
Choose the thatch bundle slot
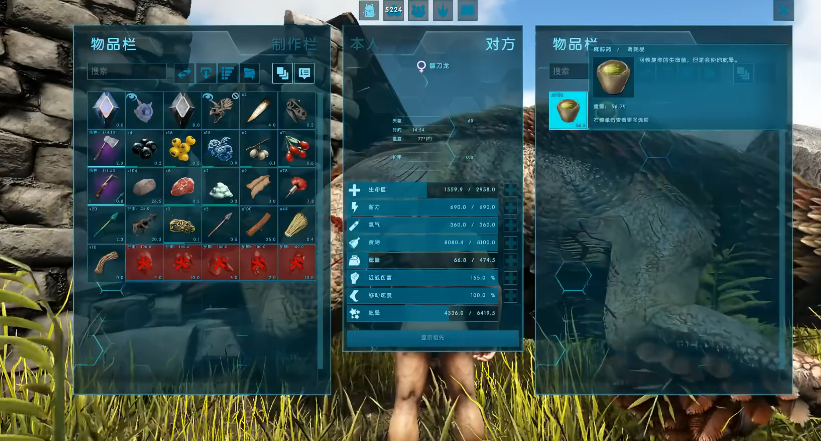297,225
